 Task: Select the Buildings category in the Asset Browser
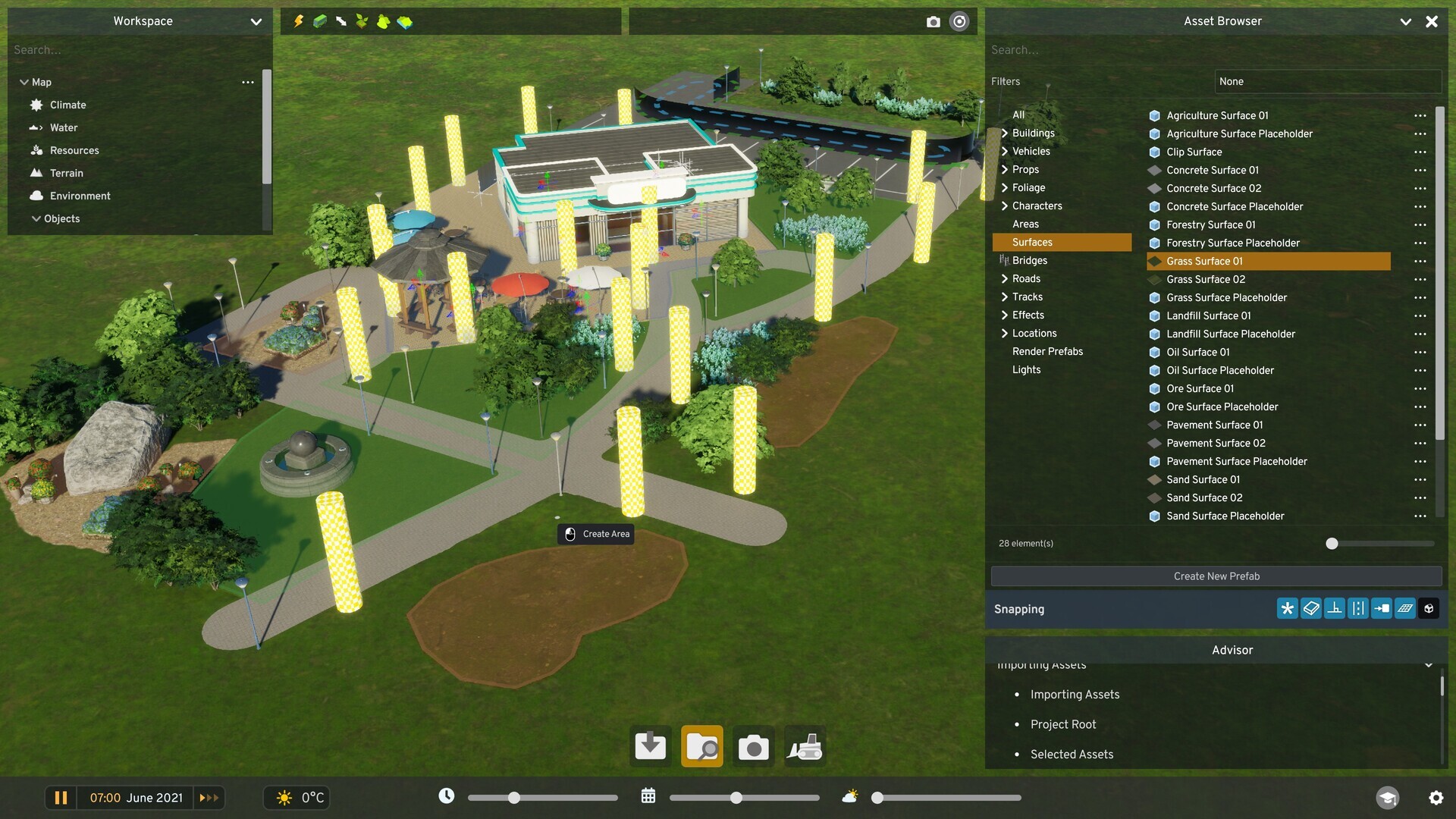click(1034, 133)
